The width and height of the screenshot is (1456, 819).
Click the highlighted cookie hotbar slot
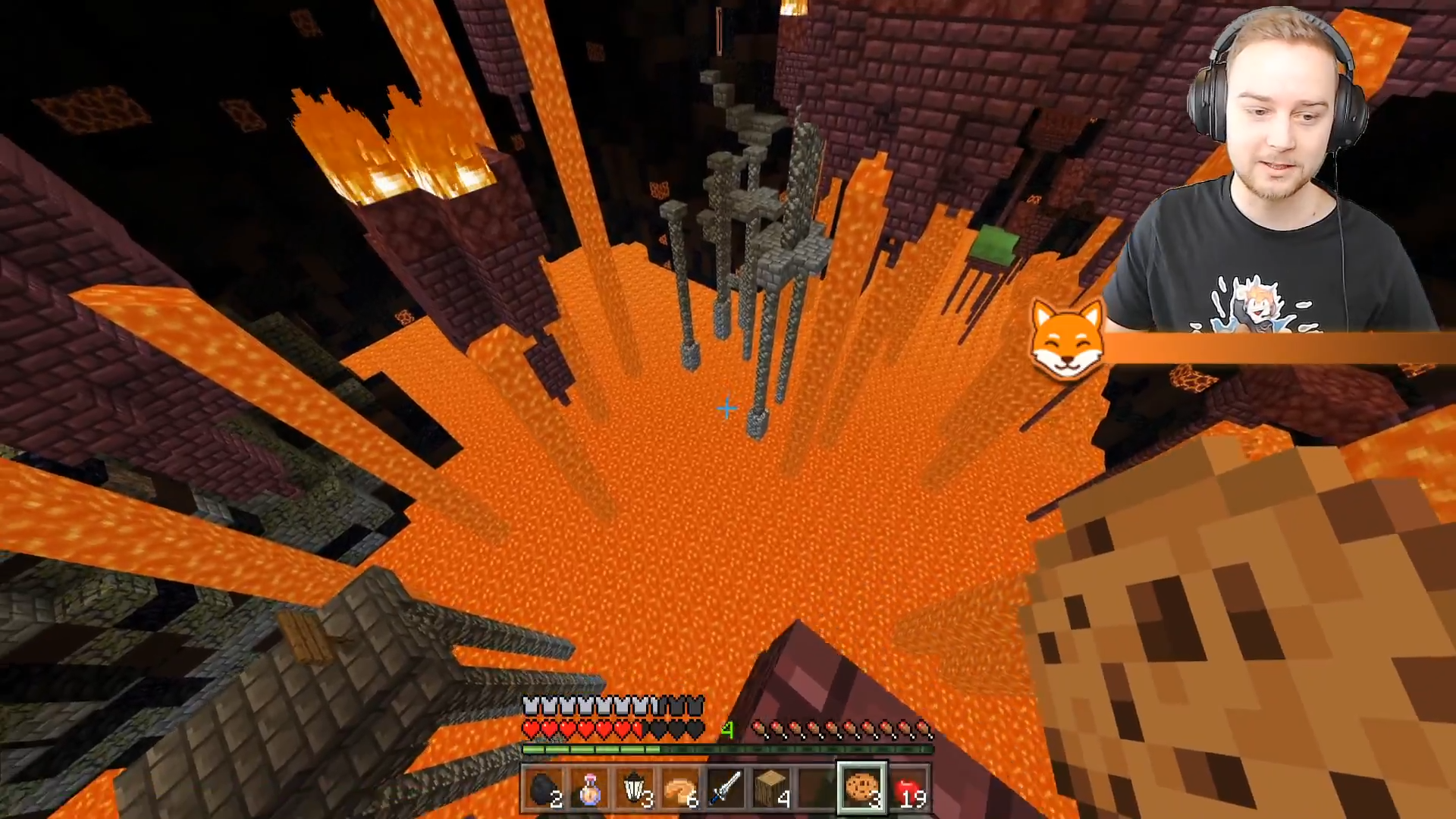(861, 788)
